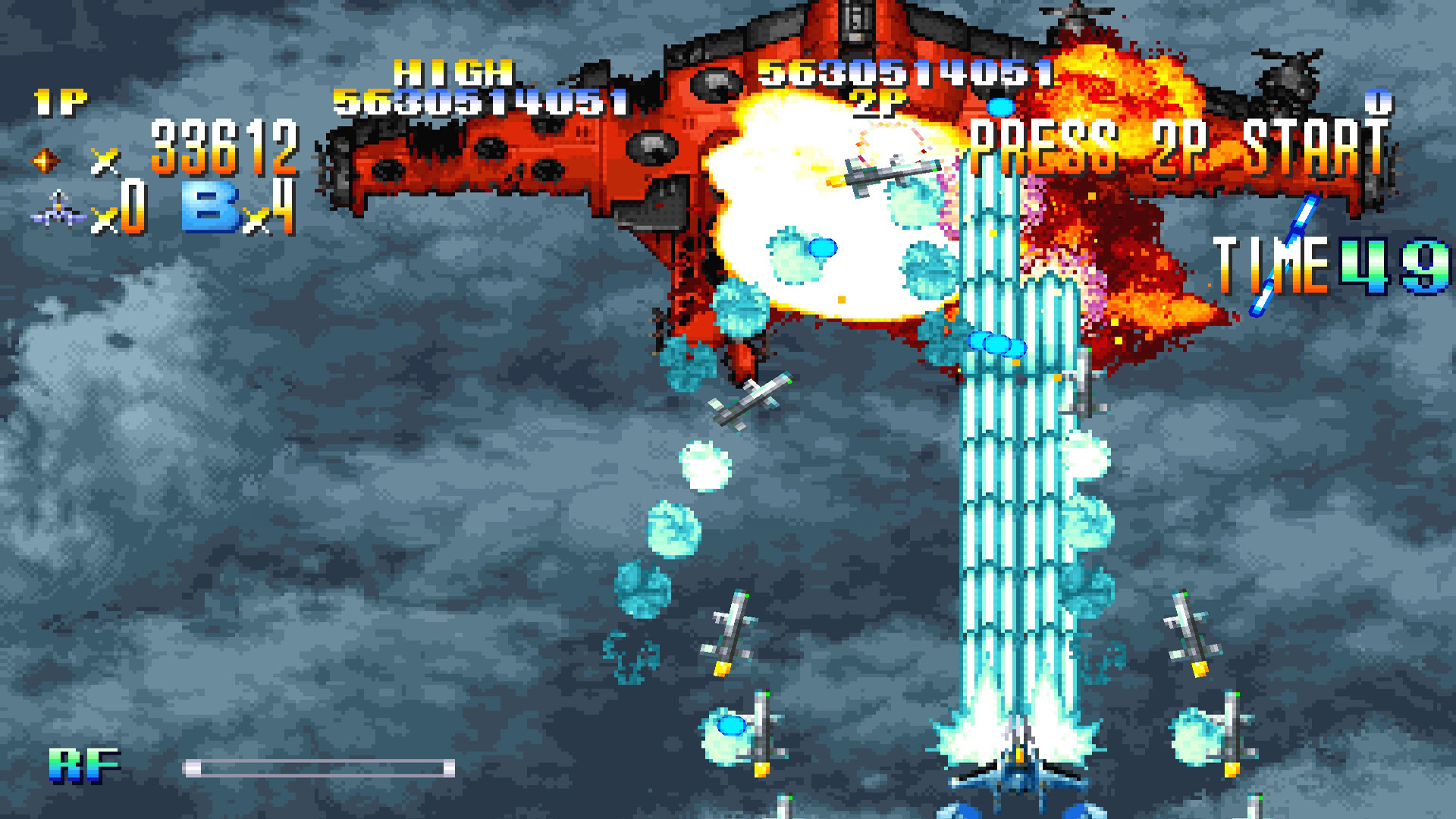The height and width of the screenshot is (819, 1456).
Task: Click the blue B bomb stock icon
Action: (210, 208)
